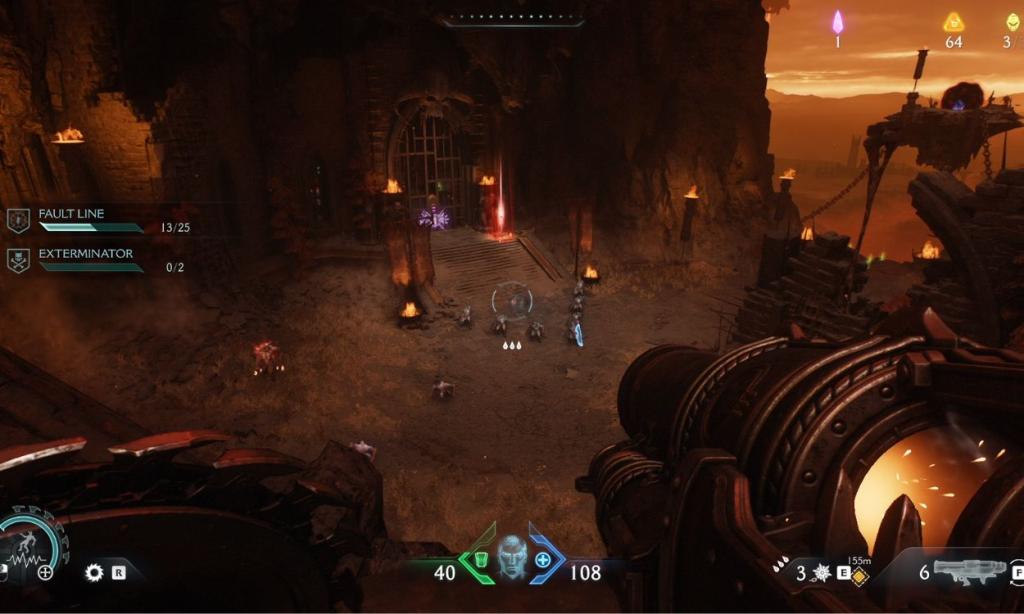Click the compass bar at top
Viewport: 1024px width, 614px height.
point(512,17)
